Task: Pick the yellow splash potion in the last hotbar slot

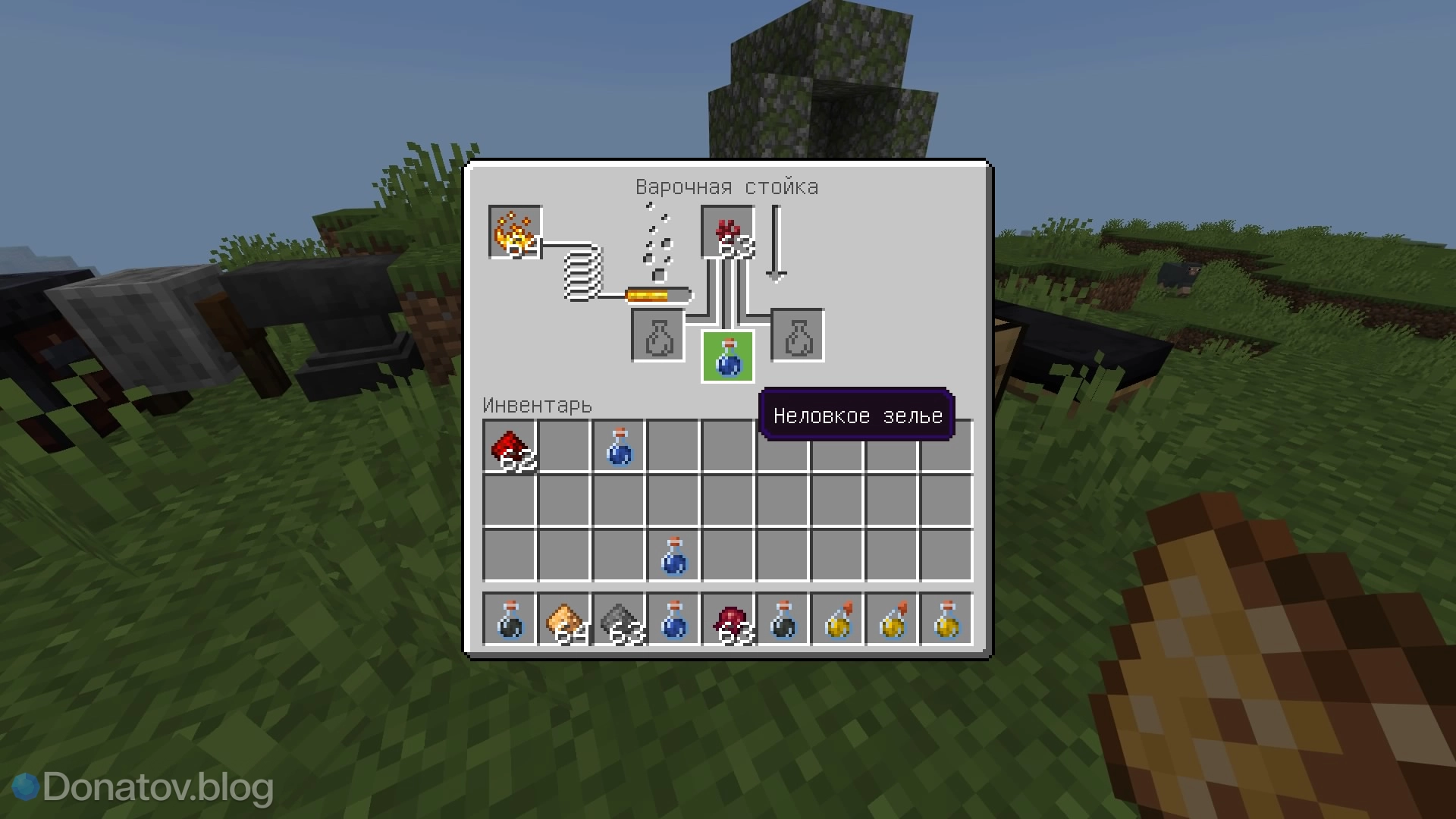Action: (946, 620)
